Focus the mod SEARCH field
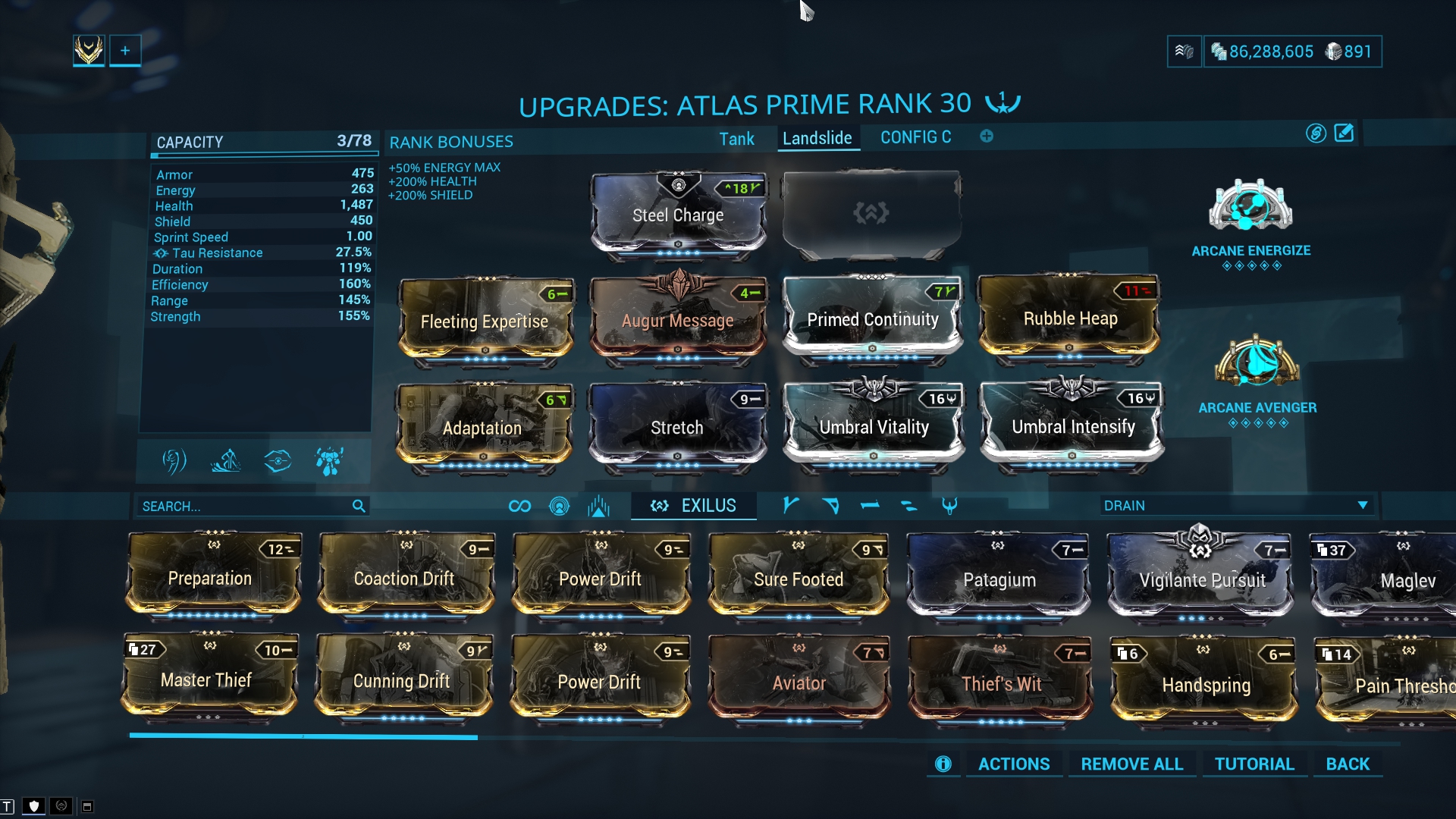Screen dimensions: 1456x819 coord(244,506)
